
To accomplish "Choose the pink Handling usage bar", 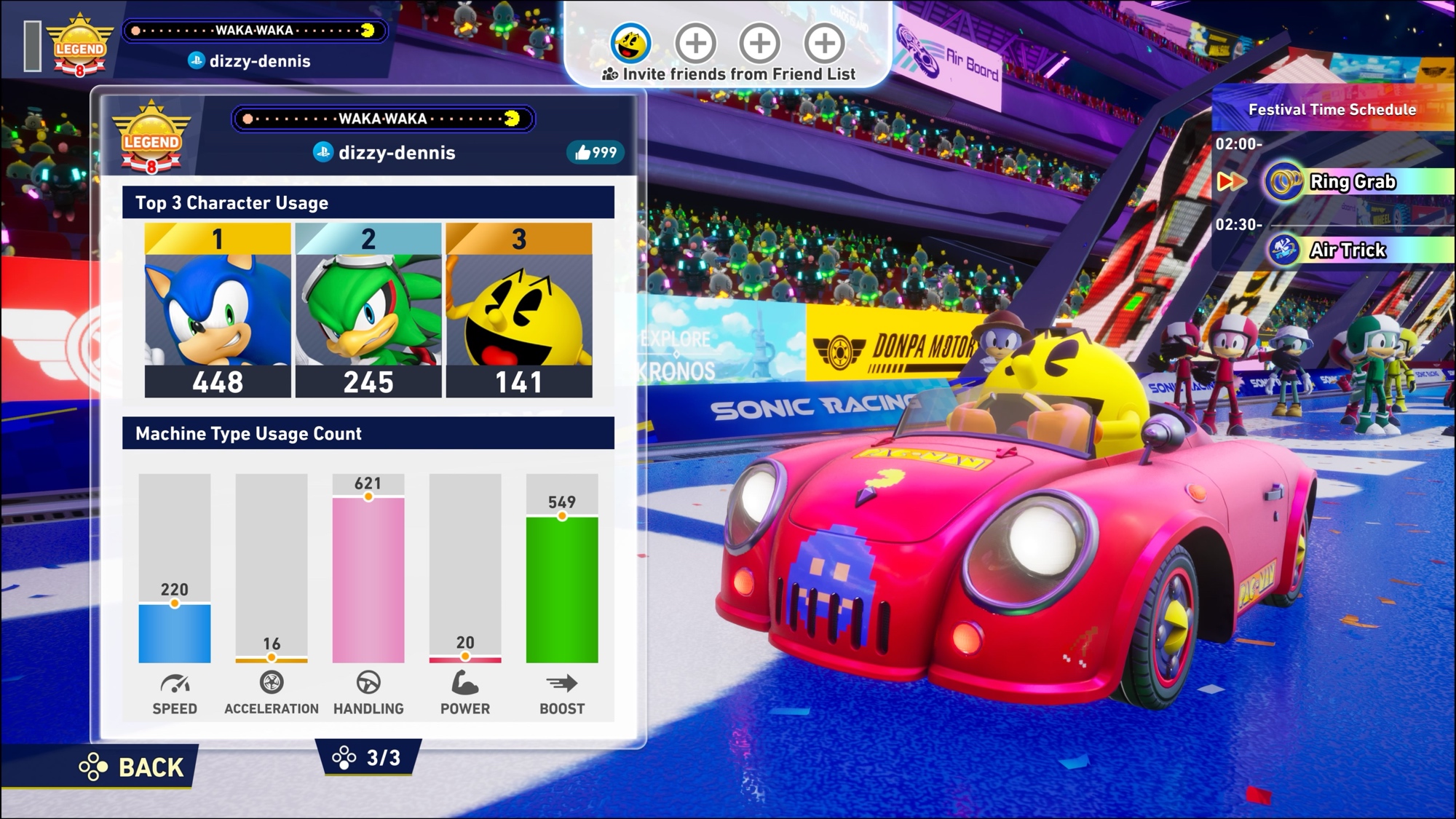I will pyautogui.click(x=368, y=579).
